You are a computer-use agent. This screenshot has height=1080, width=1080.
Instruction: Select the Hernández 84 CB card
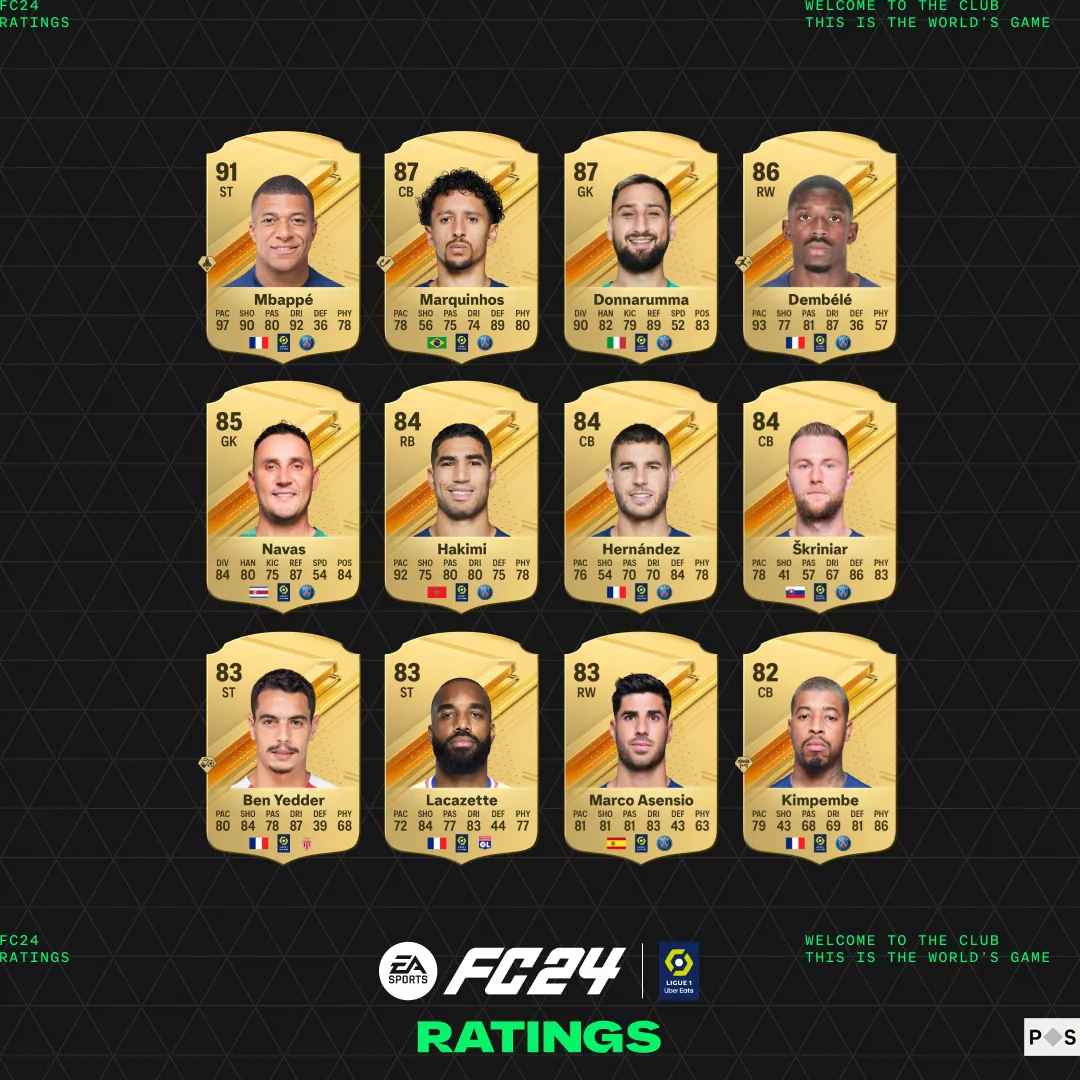point(641,500)
